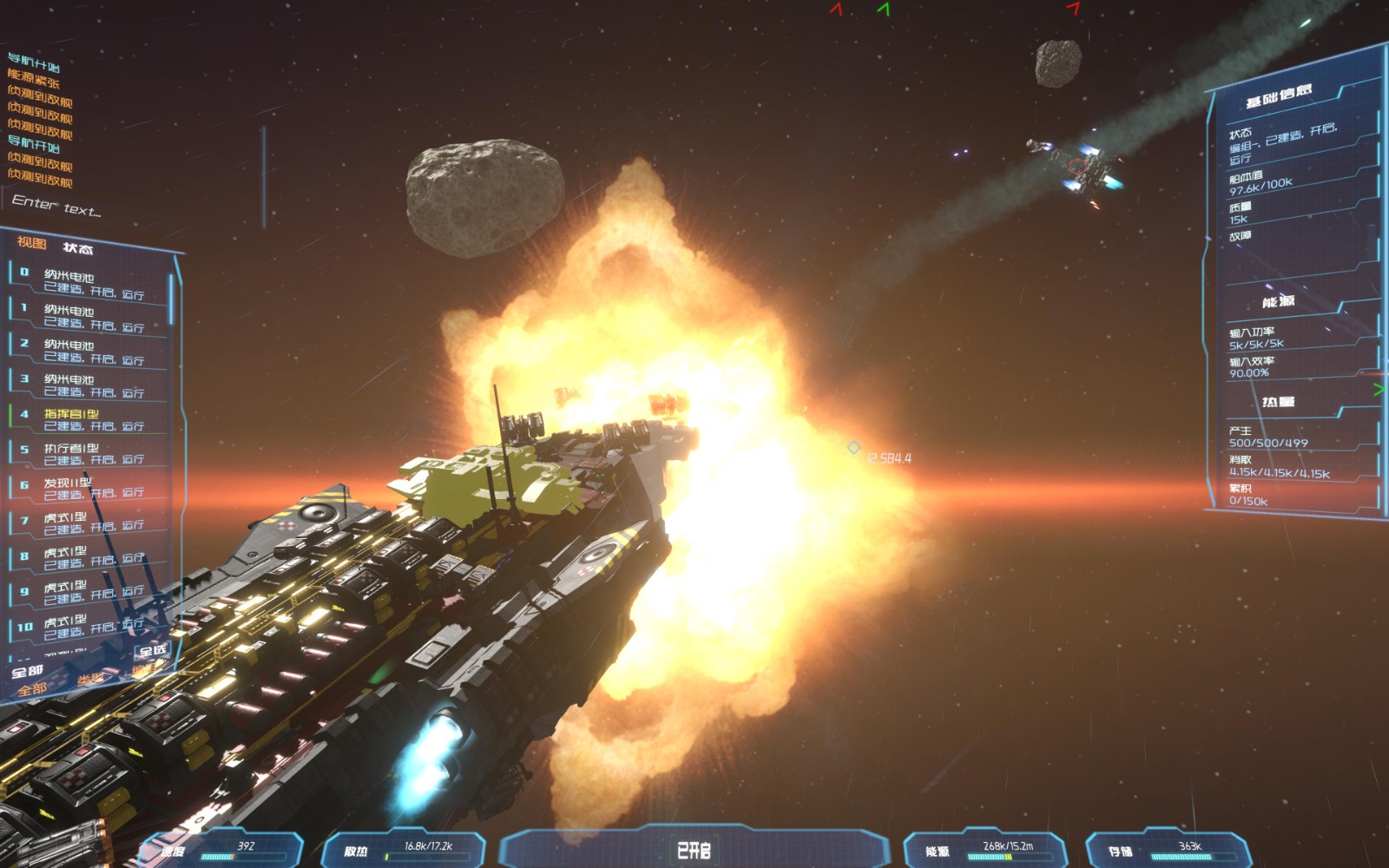
Task: Click the 'Enter text...' chat input
Action: click(x=57, y=207)
